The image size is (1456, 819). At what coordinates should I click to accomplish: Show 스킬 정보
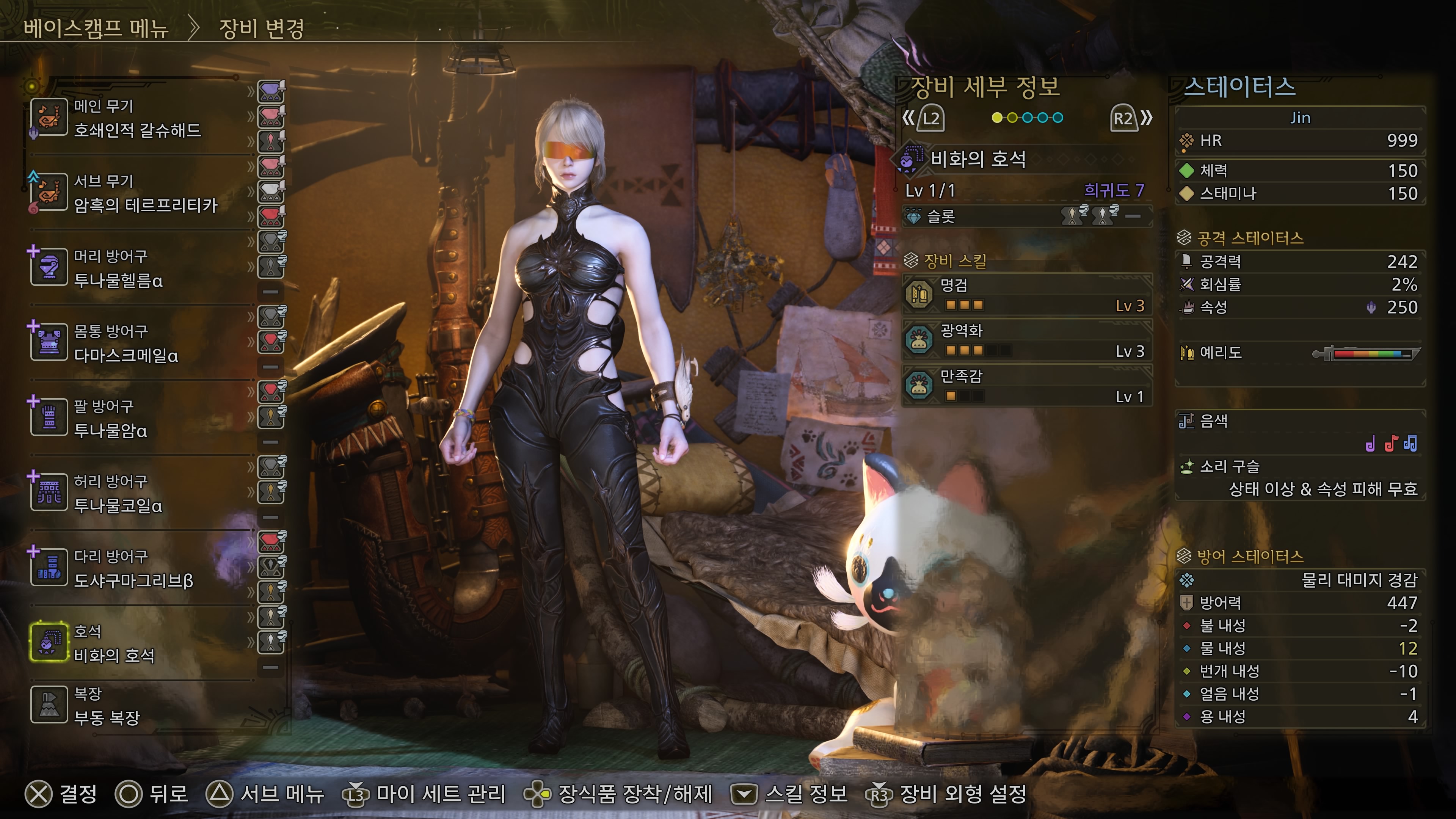tap(789, 794)
